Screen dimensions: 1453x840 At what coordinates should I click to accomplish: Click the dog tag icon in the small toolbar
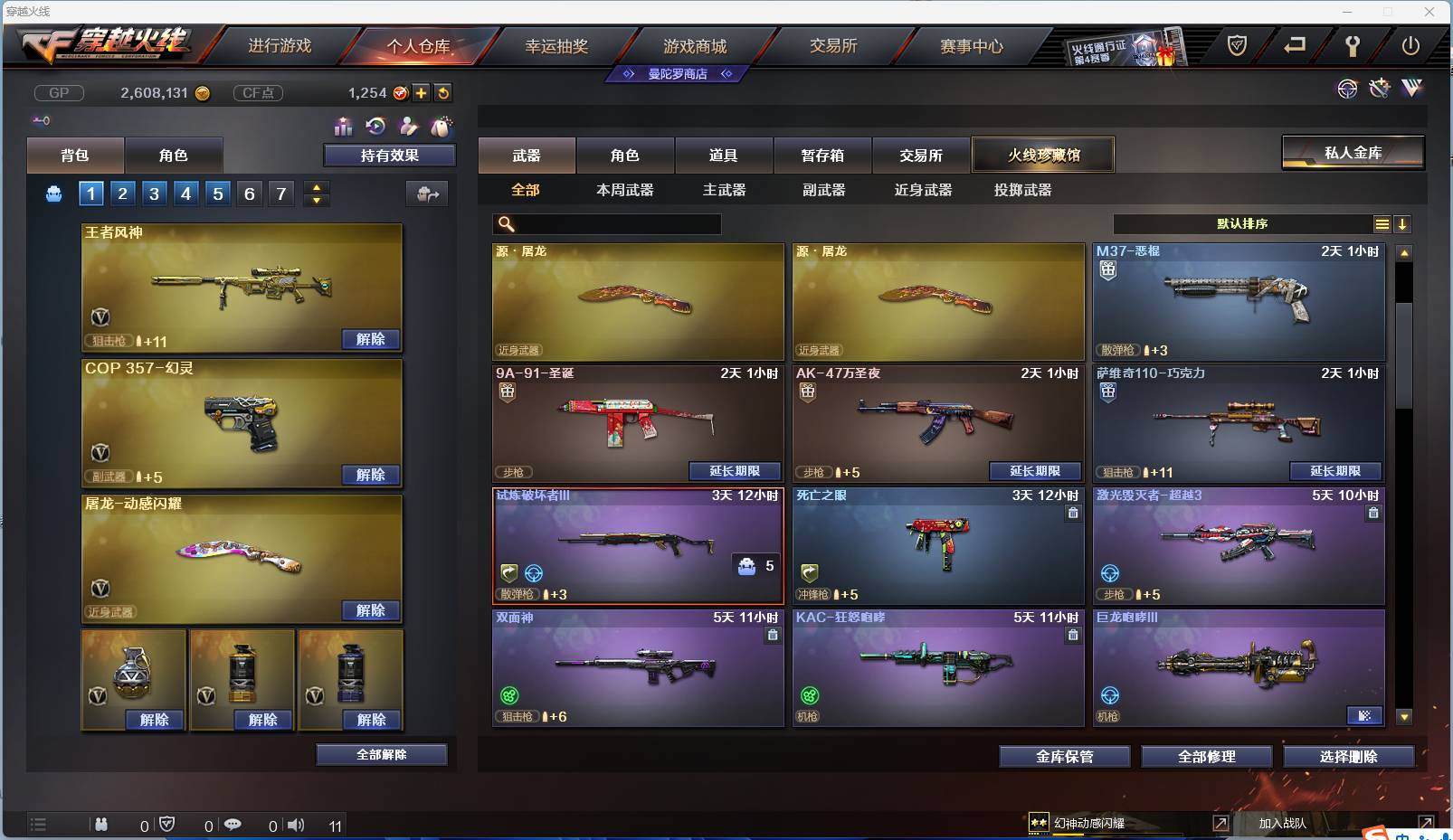(x=441, y=127)
